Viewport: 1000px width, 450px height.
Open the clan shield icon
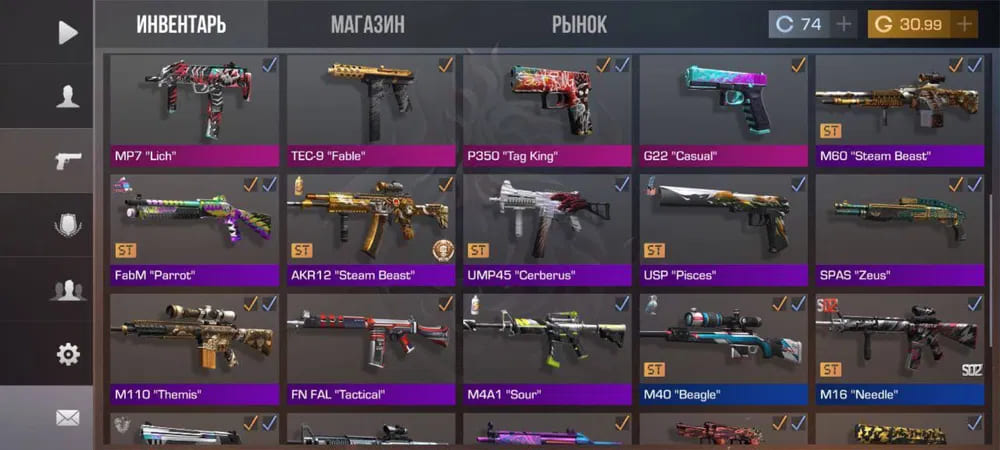pyautogui.click(x=67, y=226)
